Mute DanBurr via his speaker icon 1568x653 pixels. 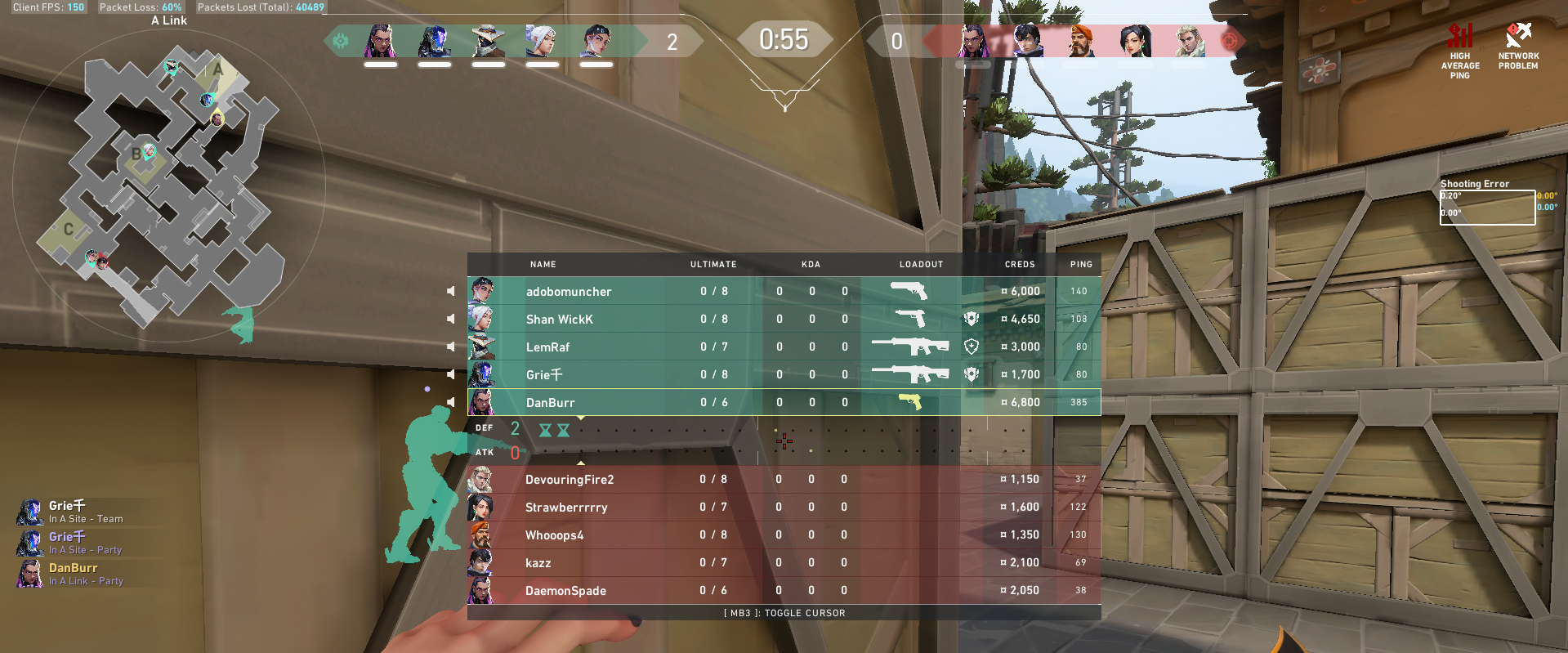click(450, 401)
